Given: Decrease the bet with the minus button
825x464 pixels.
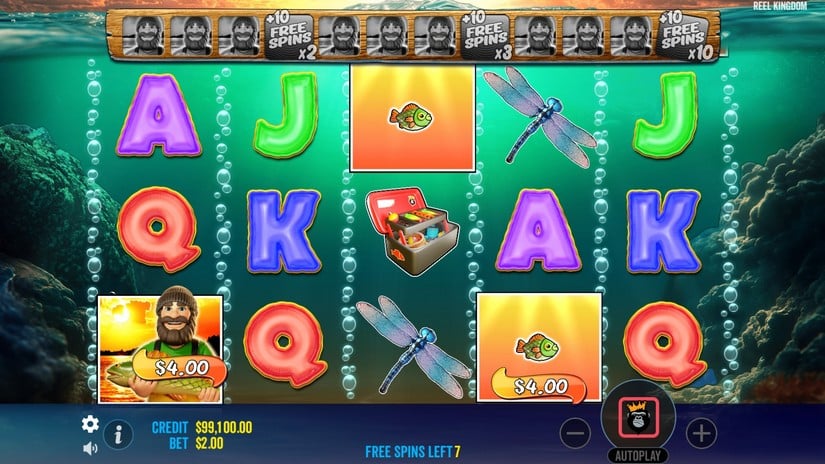Looking at the screenshot, I should [x=575, y=433].
